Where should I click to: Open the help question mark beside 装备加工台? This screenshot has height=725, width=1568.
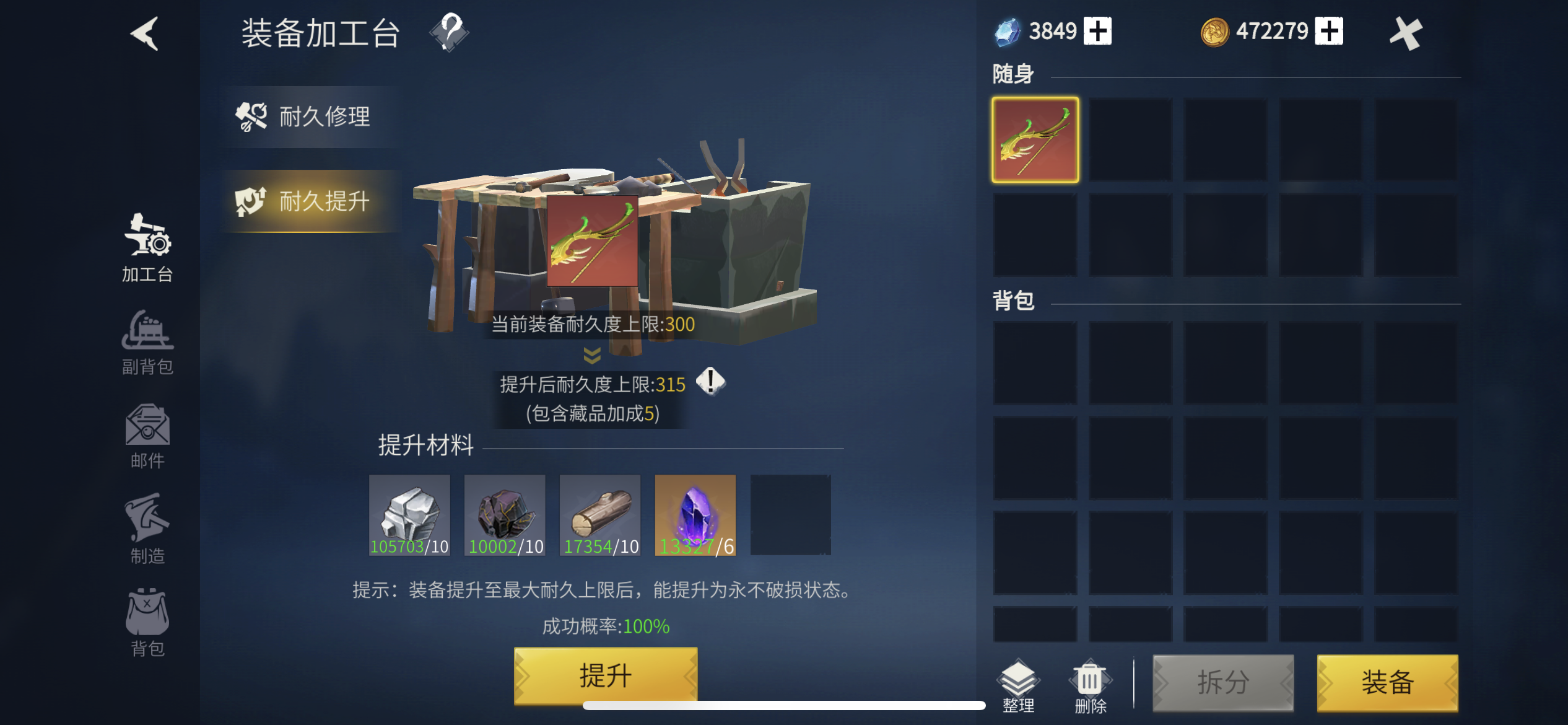coord(450,33)
